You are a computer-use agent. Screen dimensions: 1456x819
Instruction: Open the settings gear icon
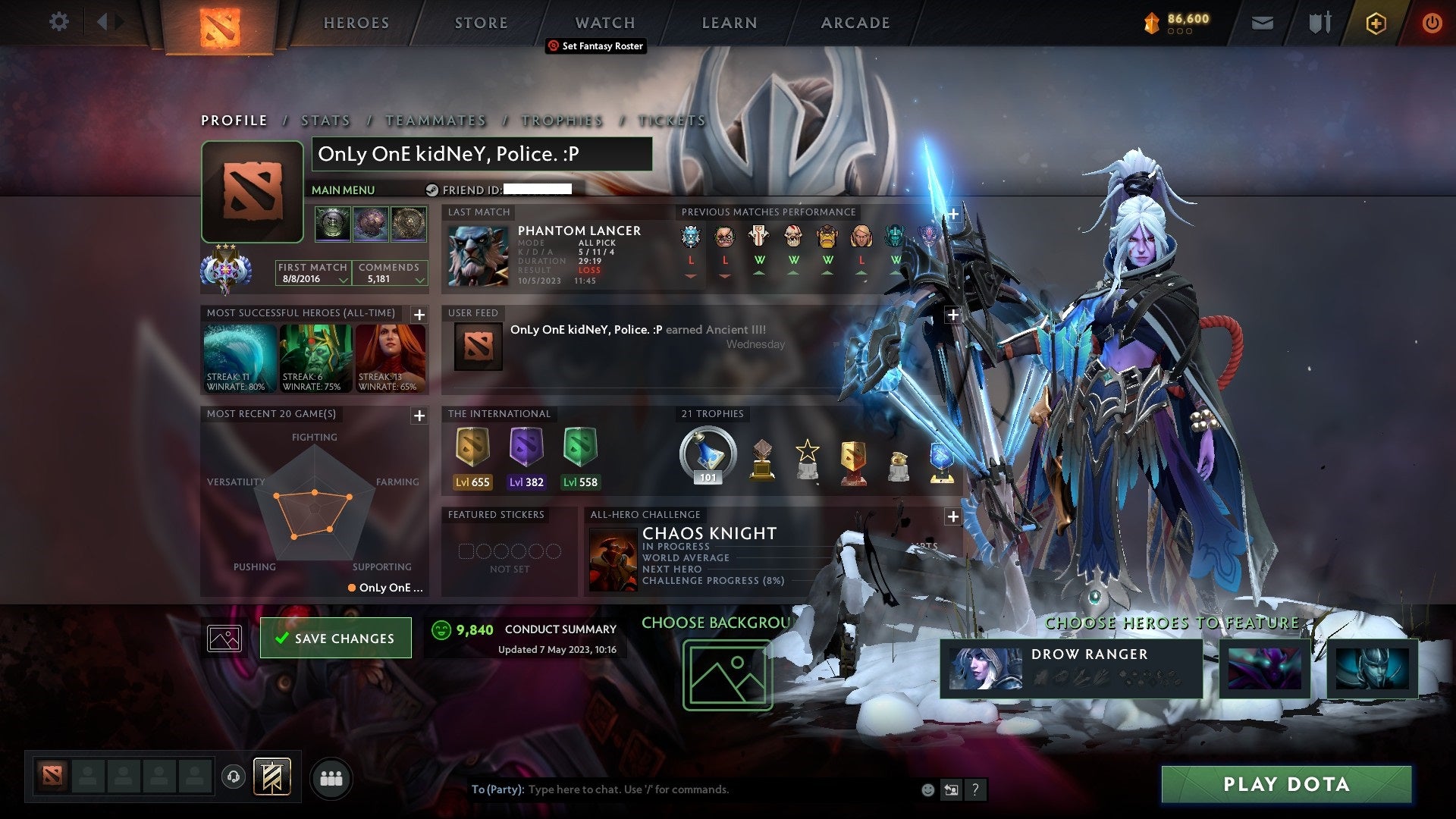point(59,22)
